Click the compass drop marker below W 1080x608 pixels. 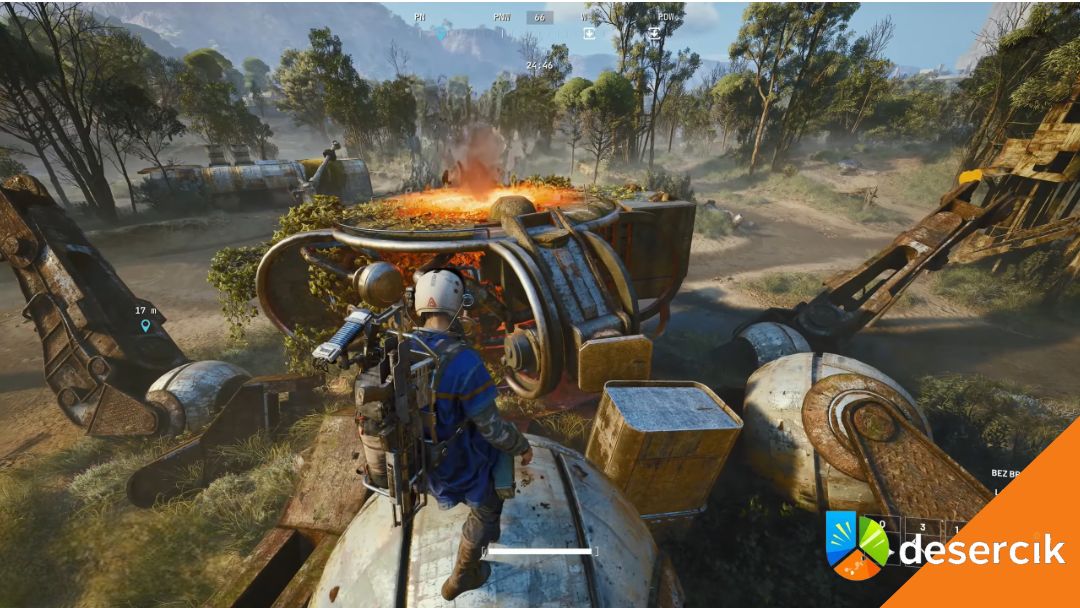click(590, 33)
